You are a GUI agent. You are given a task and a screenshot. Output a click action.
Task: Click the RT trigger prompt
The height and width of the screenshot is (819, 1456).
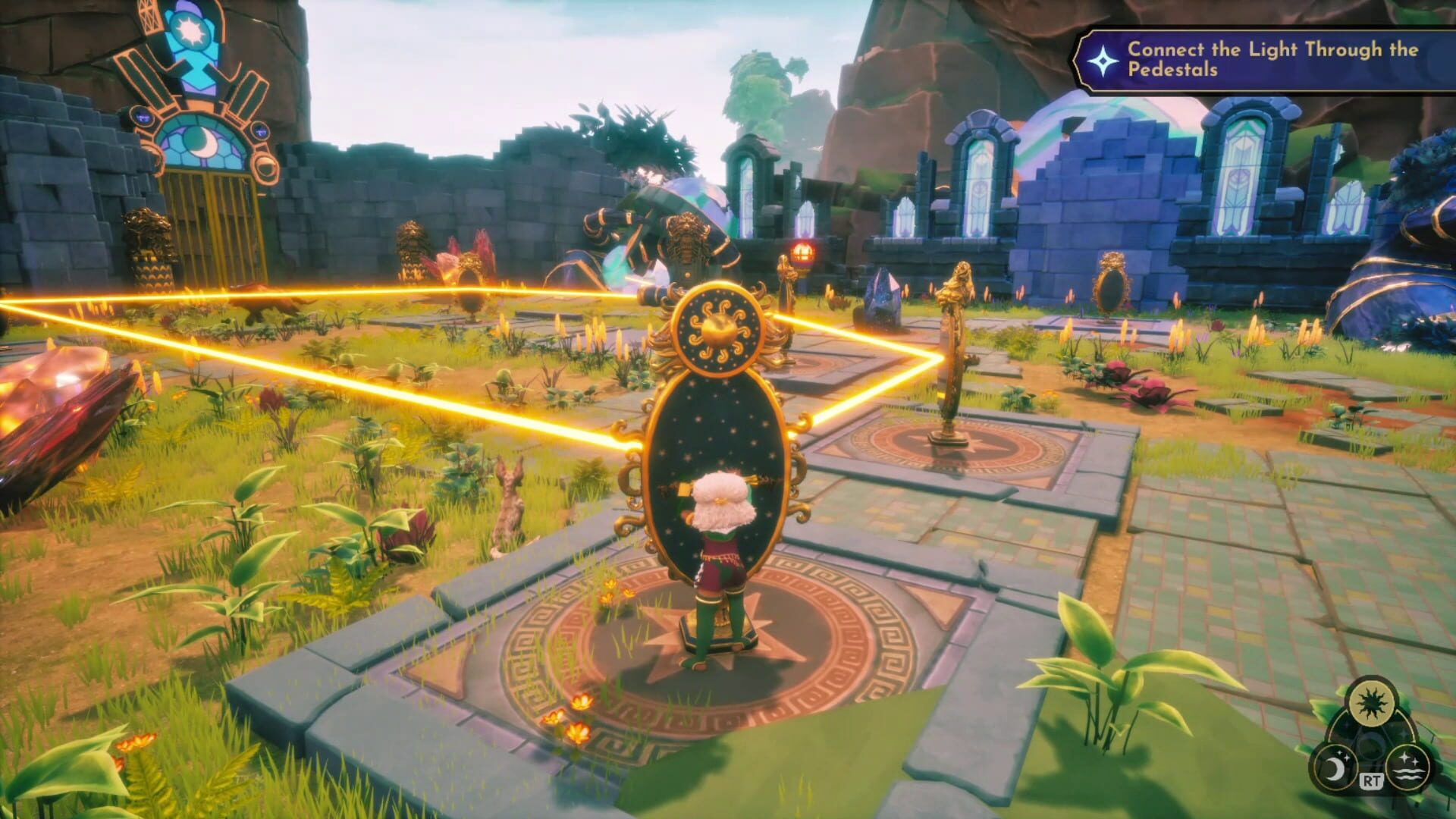[1371, 780]
